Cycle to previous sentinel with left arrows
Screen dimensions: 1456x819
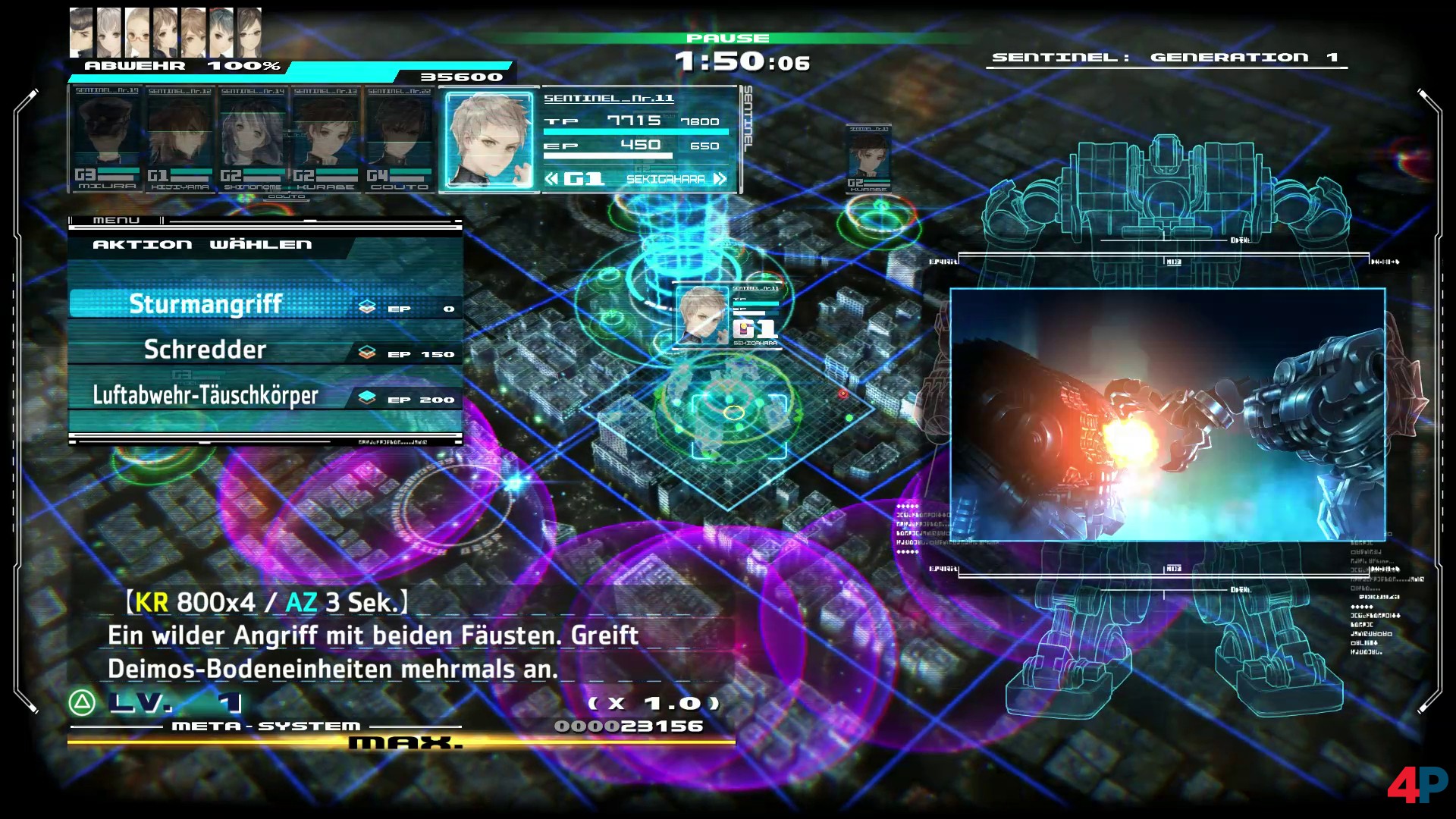coord(551,179)
